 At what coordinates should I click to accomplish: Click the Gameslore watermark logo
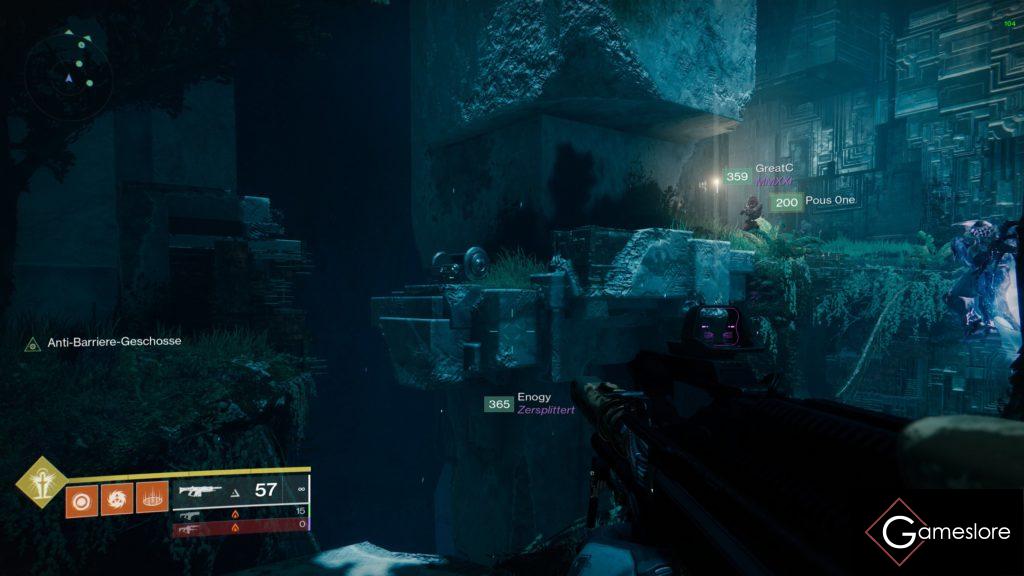point(937,531)
